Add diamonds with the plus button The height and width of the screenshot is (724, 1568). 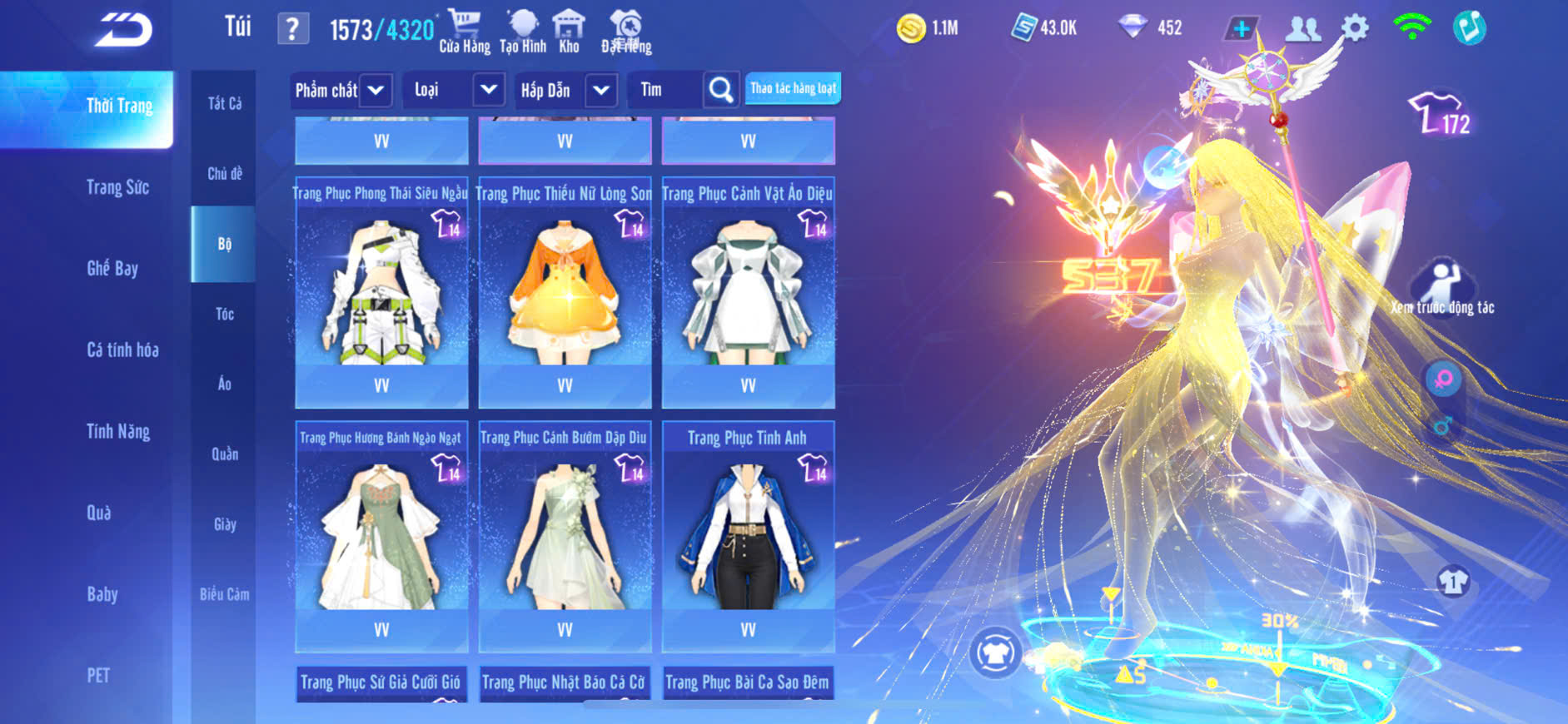(x=1242, y=28)
